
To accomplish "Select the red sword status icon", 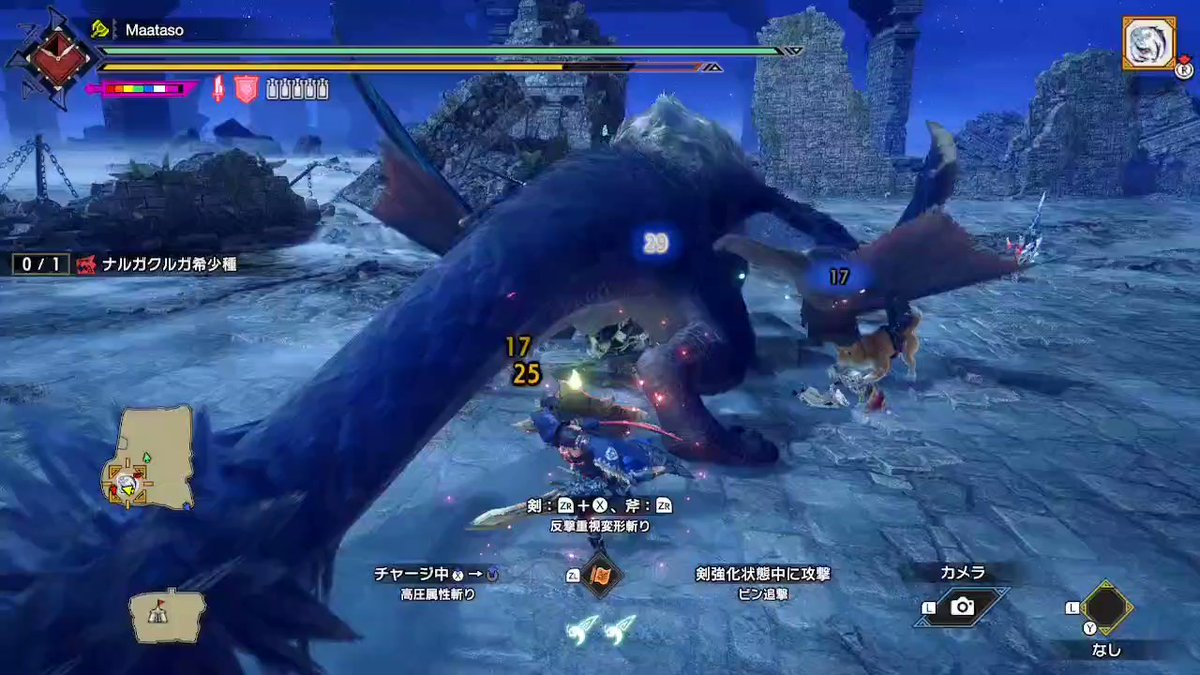I will coord(218,90).
